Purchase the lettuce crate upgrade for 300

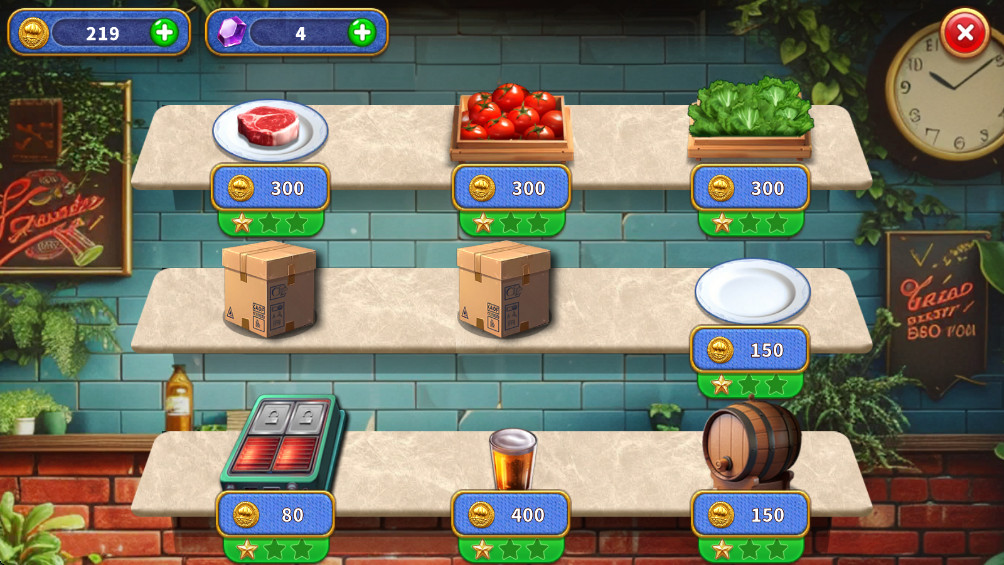point(750,188)
